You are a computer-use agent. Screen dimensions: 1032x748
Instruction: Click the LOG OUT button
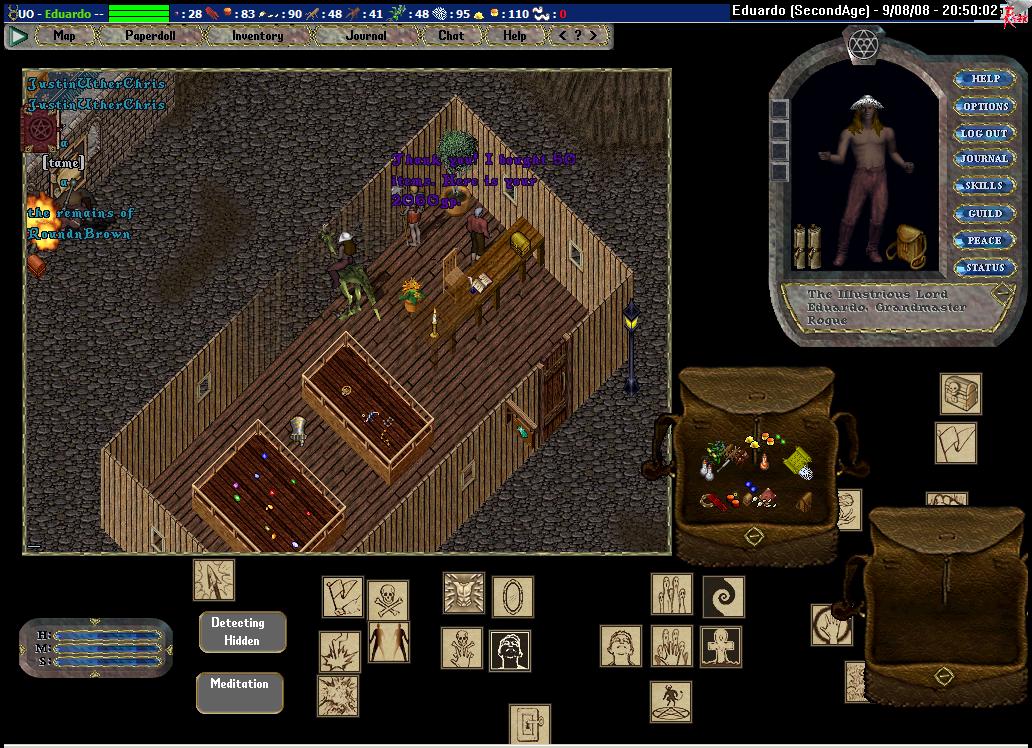click(984, 133)
